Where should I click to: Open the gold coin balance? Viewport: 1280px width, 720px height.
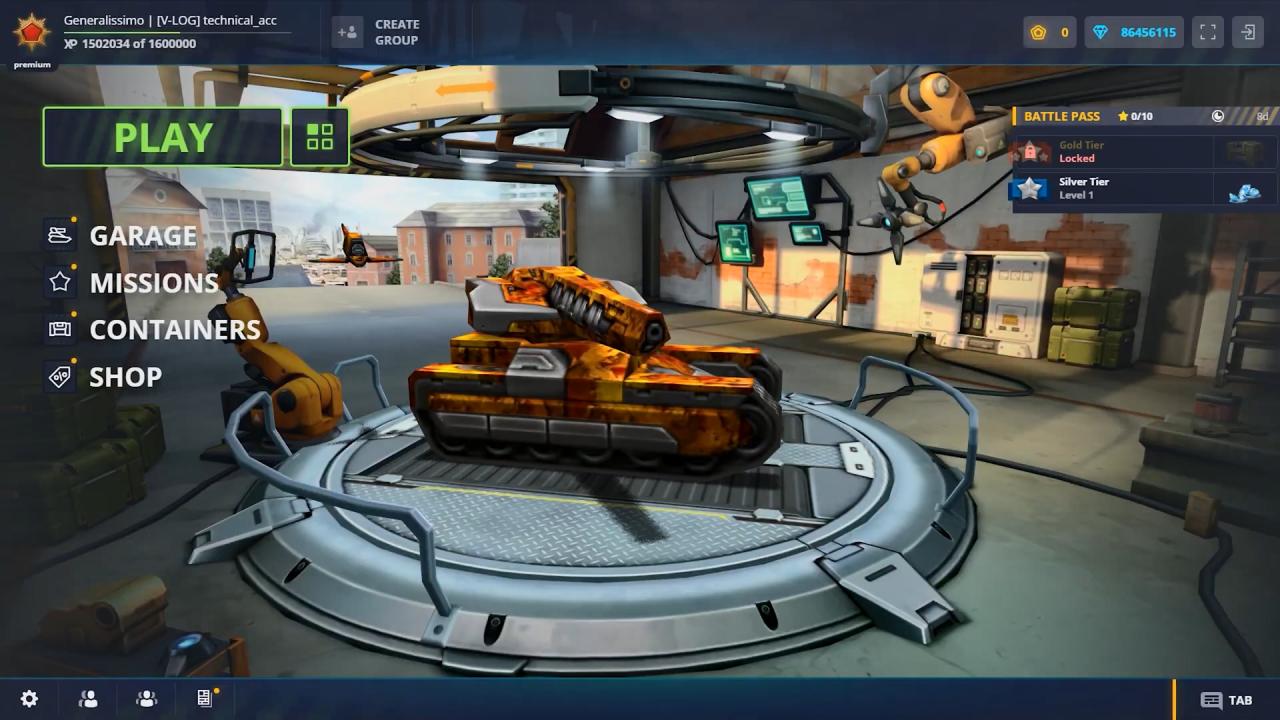coord(1049,32)
